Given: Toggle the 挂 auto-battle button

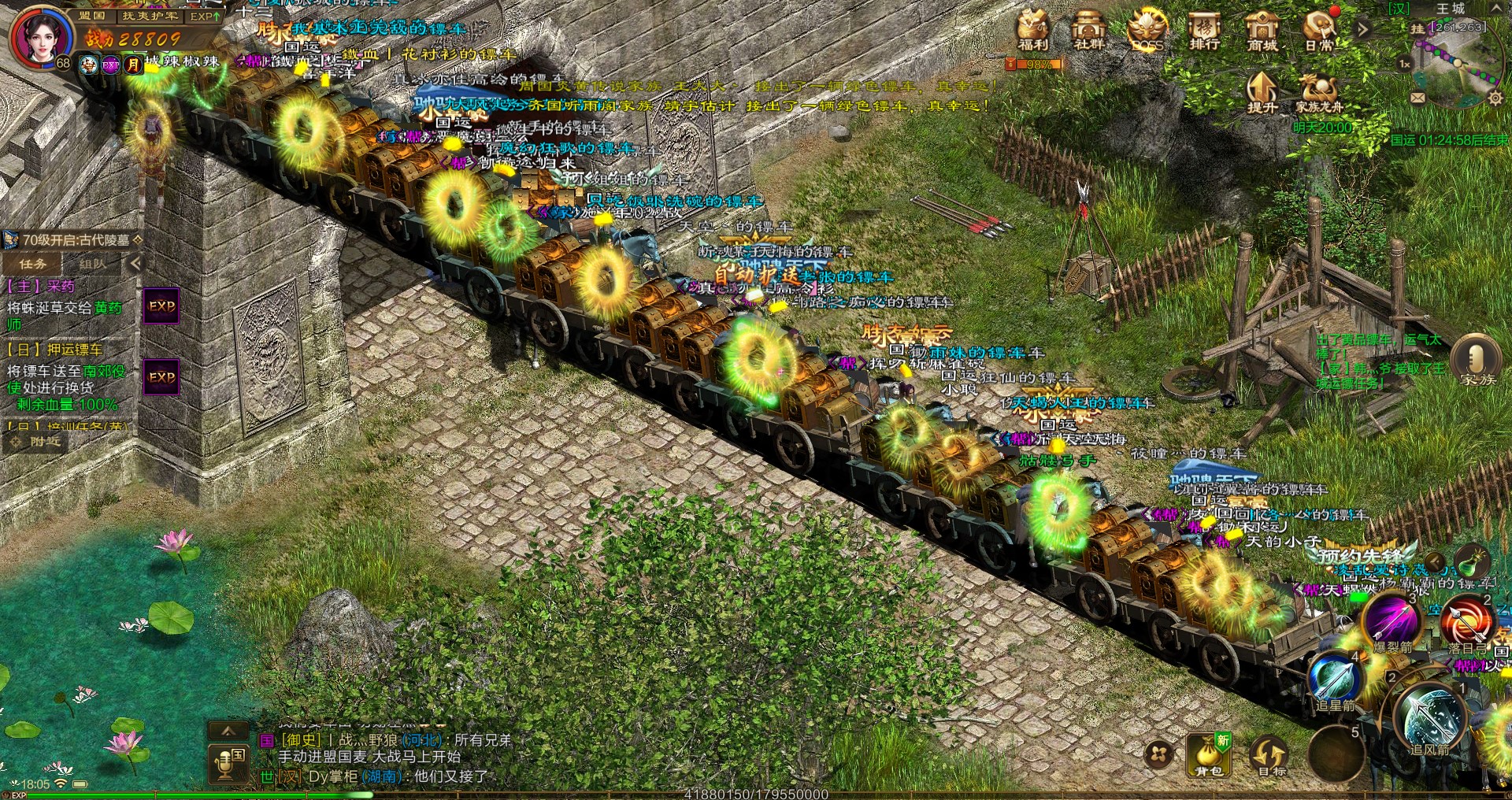Looking at the screenshot, I should coord(1417,29).
